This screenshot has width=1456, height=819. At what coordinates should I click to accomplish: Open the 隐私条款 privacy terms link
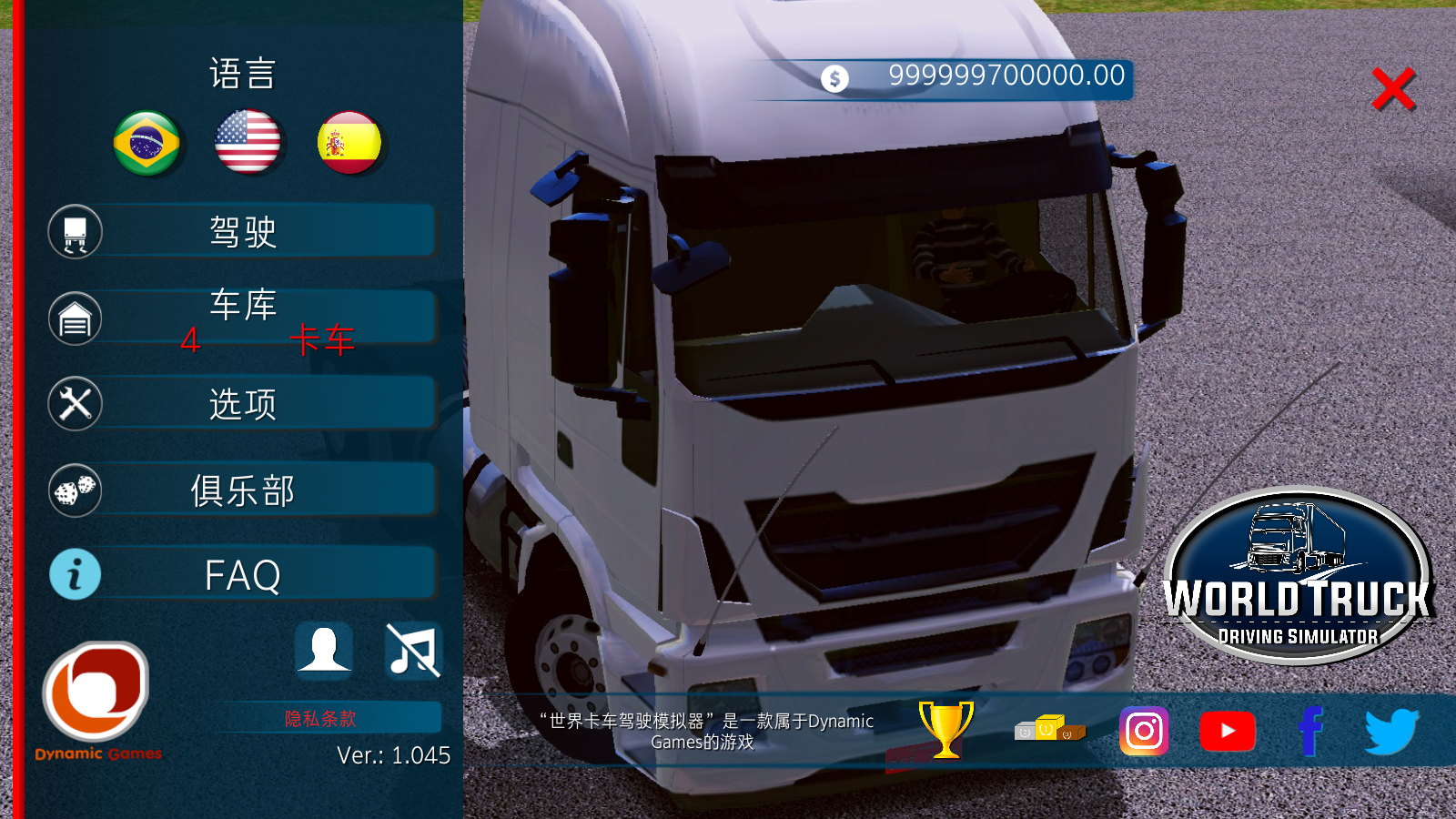coord(321,719)
